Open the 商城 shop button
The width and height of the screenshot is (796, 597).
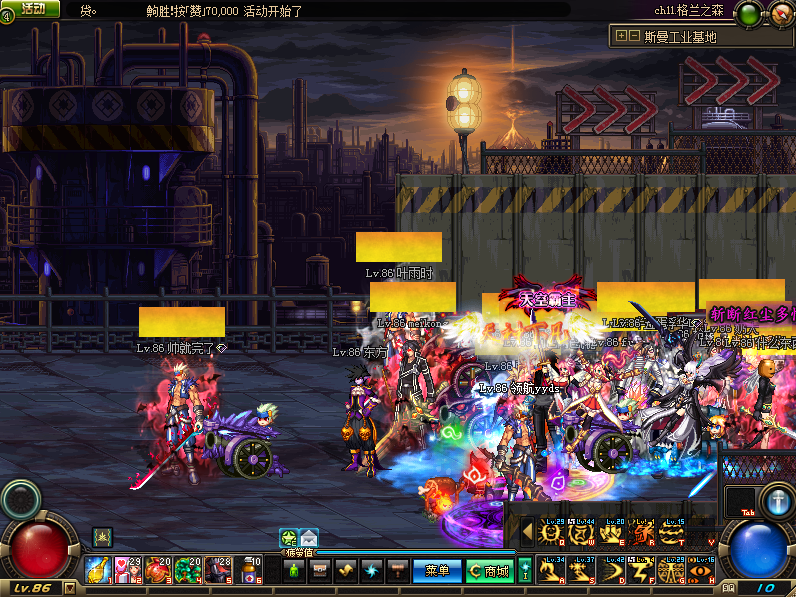pos(489,571)
